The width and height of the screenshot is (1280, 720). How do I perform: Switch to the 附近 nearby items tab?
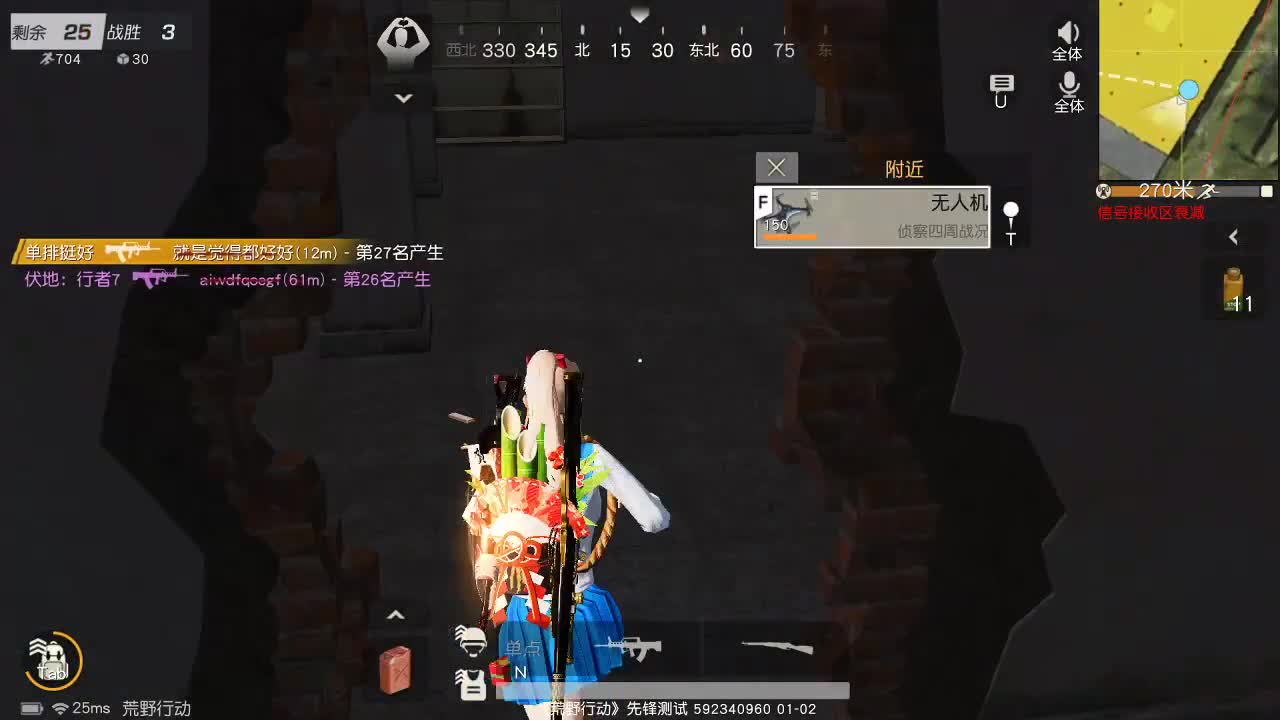905,168
